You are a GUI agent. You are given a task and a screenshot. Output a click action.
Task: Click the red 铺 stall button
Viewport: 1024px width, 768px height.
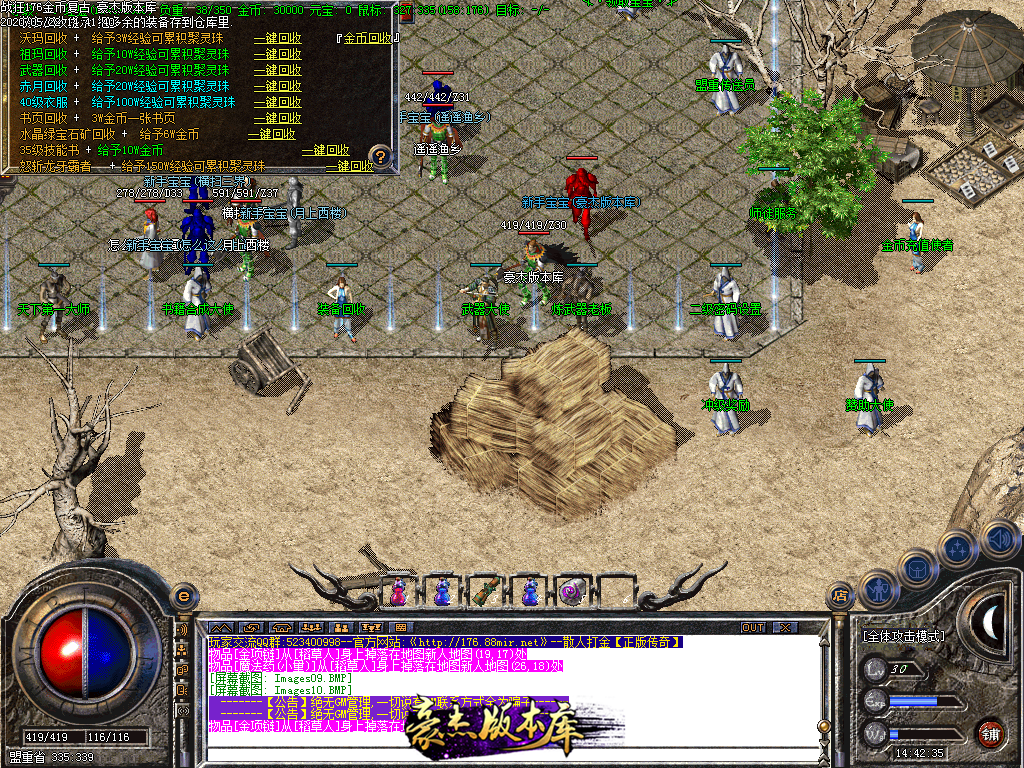[990, 733]
